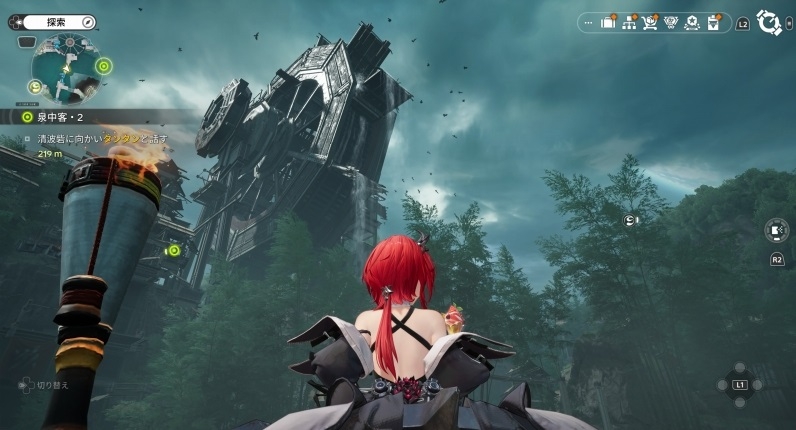Open the 泉中客・2 quest tracker

point(60,116)
